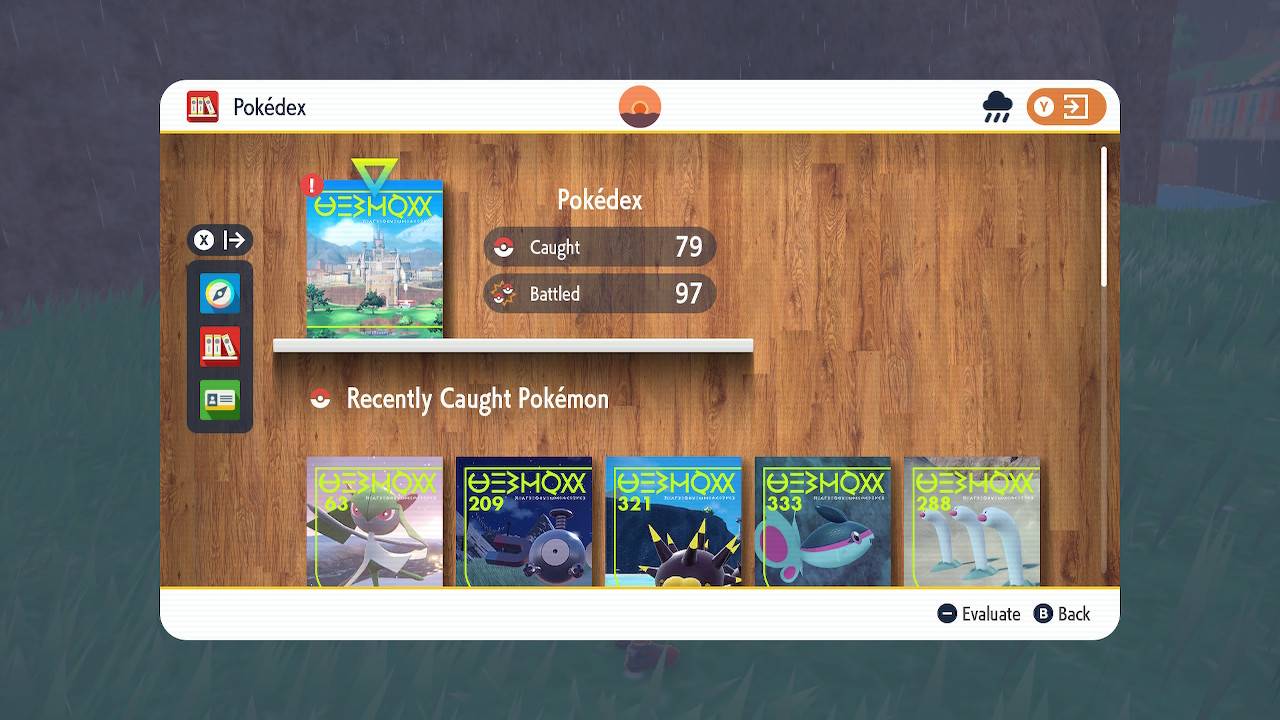1280x720 pixels.
Task: Click the Evaluate option
Action: point(979,614)
